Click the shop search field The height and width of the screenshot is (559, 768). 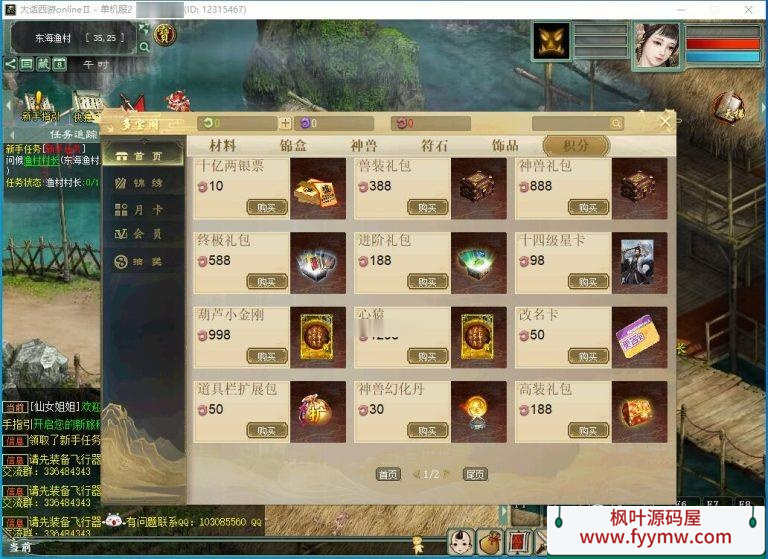click(x=570, y=124)
